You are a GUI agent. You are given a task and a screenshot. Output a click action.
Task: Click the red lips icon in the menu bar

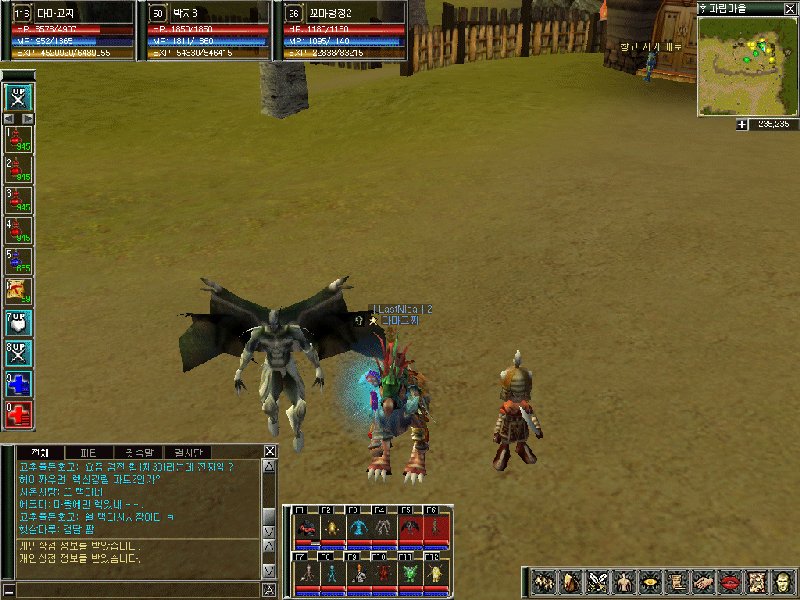[728, 581]
